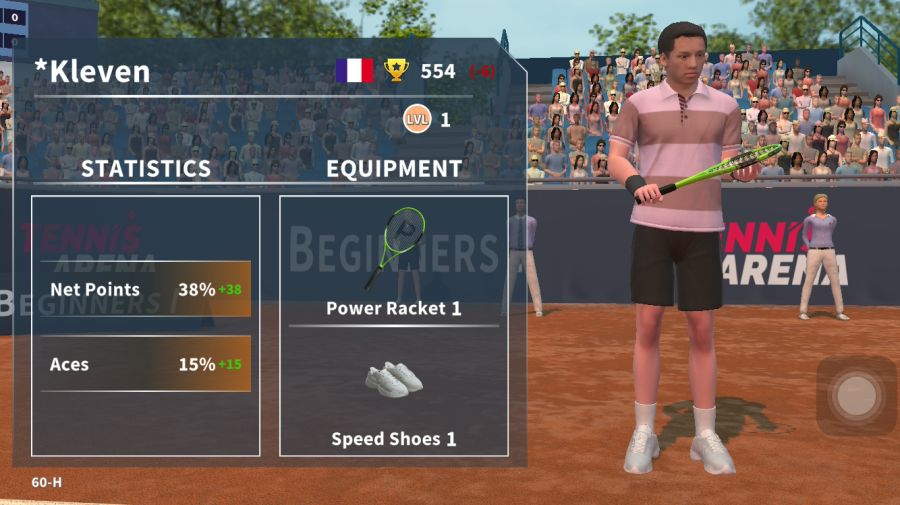This screenshot has height=505, width=900.
Task: Tap the orange LVL badge
Action: [416, 120]
